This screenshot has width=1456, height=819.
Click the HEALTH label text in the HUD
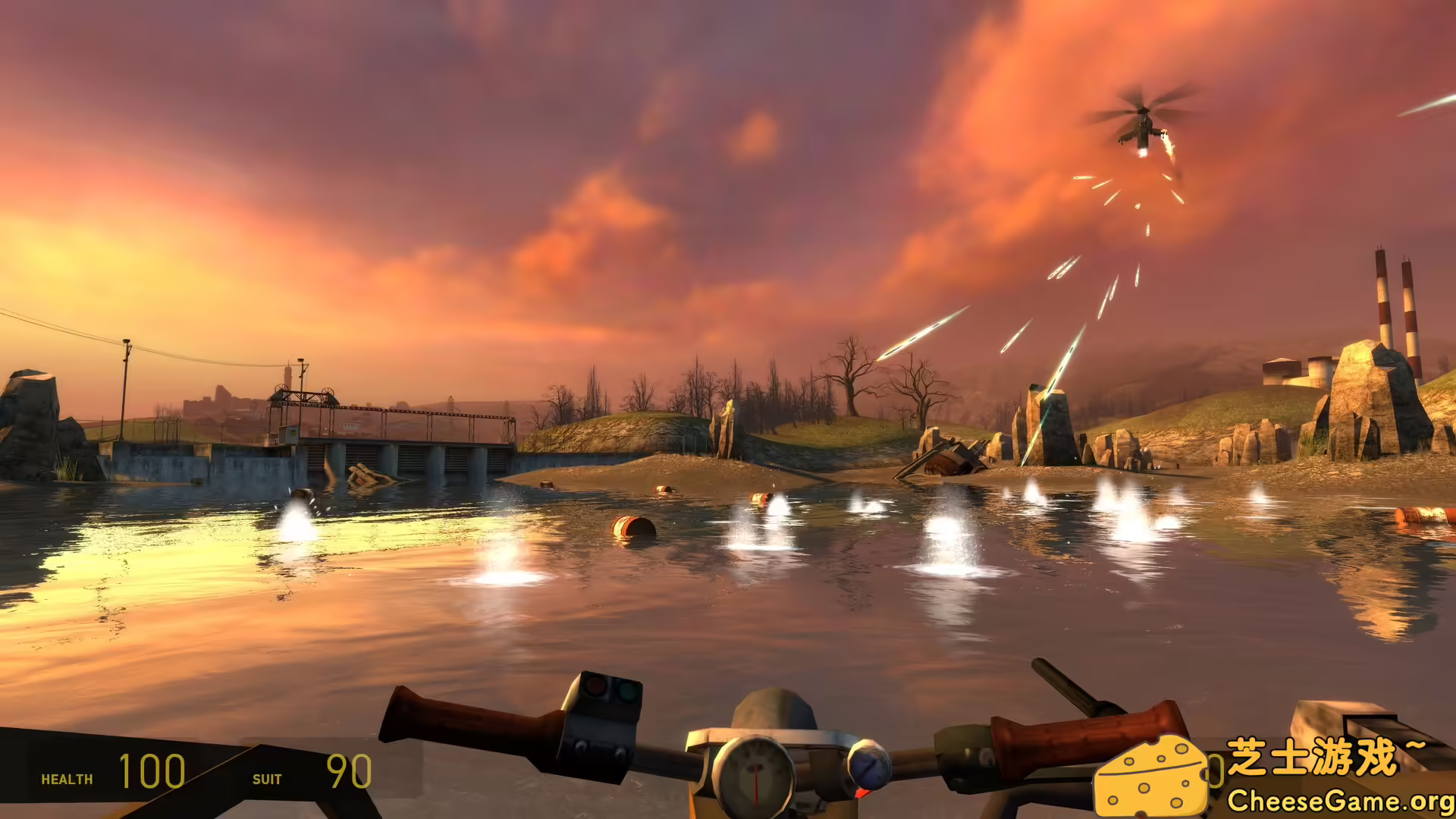pos(67,779)
